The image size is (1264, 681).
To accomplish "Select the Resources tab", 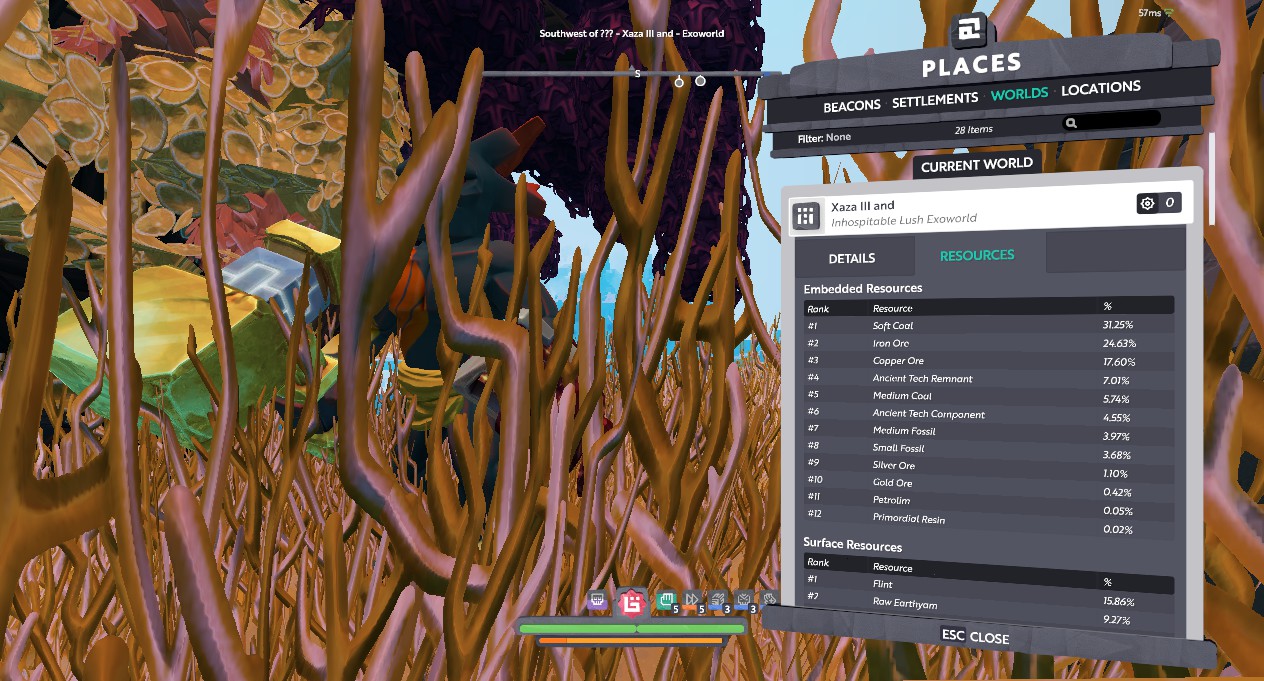I will tap(977, 255).
